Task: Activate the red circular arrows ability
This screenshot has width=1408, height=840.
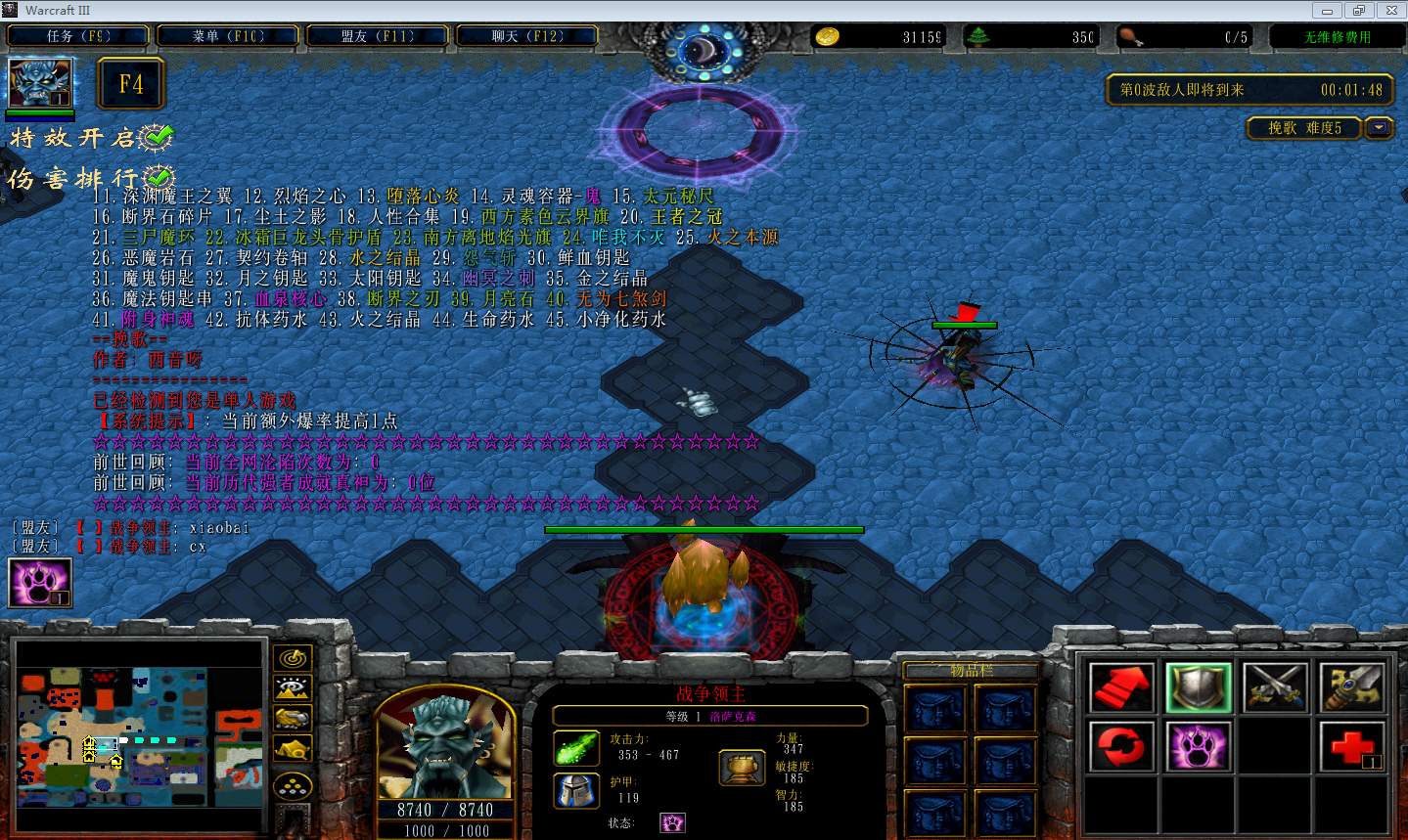Action: pyautogui.click(x=1121, y=747)
